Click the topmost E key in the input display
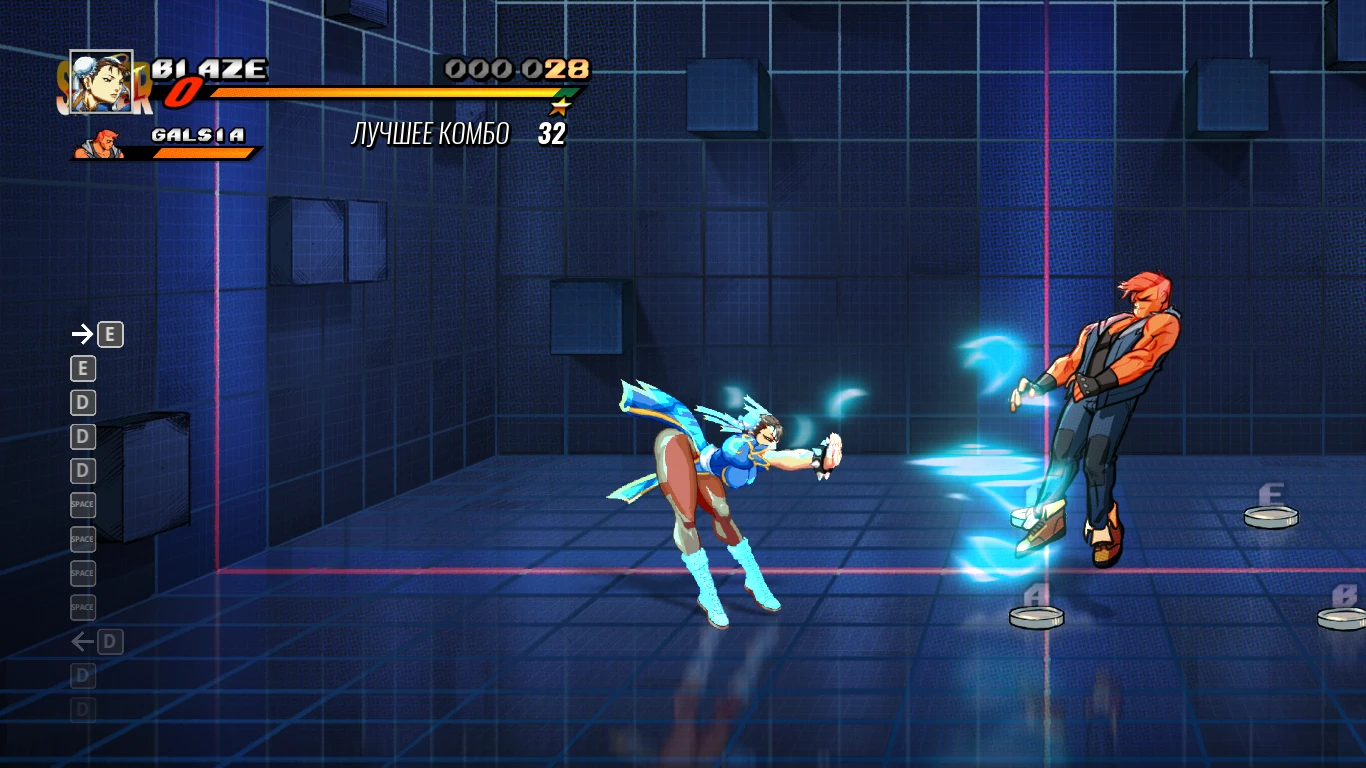 pos(110,334)
